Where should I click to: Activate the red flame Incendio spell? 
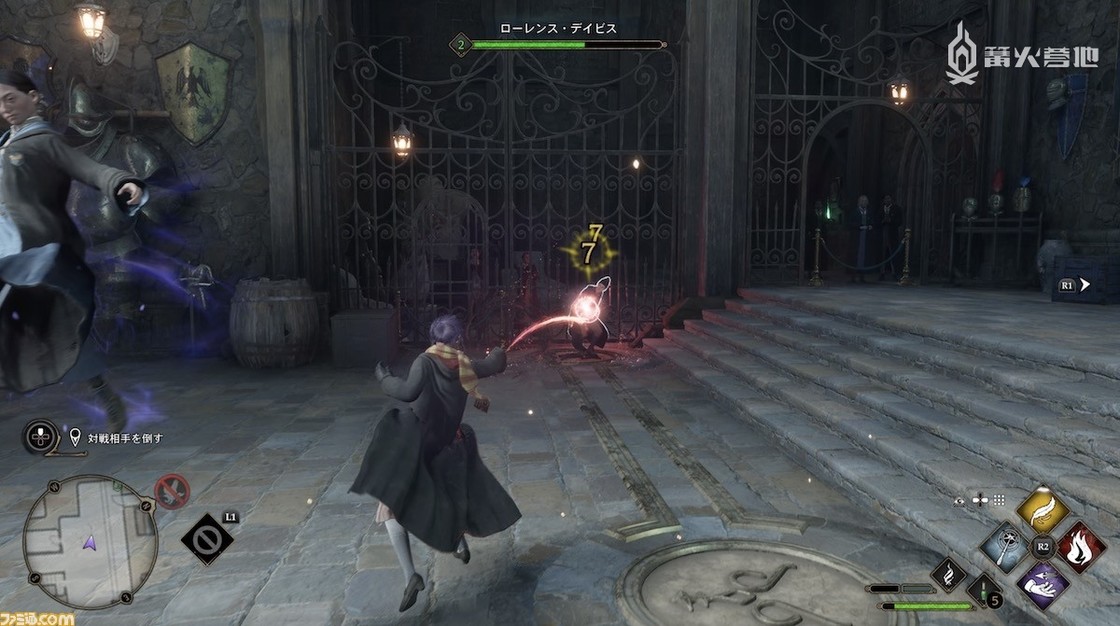pos(1081,546)
